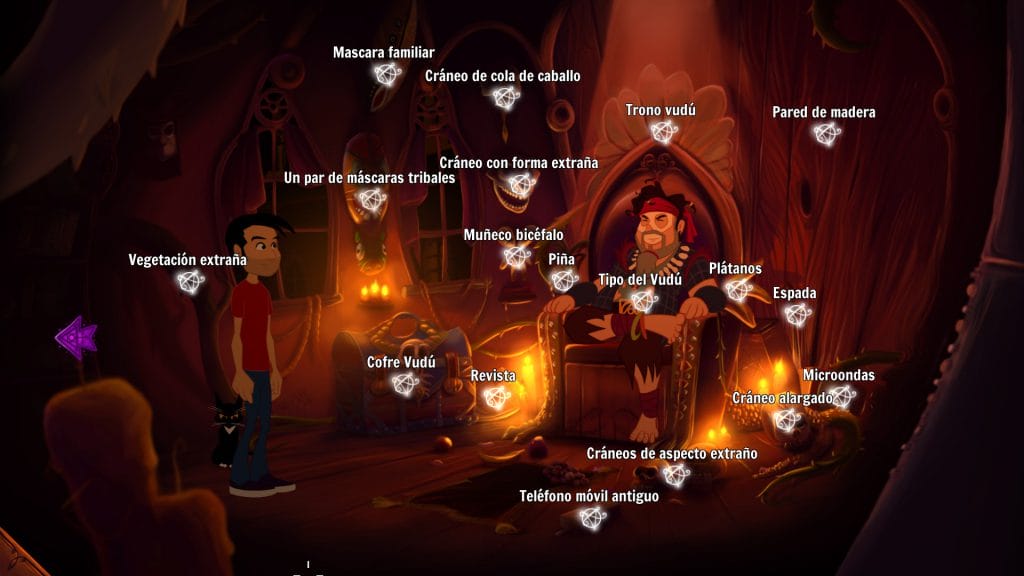
Task: Click the Vegetación extraña hotspot
Action: [x=189, y=282]
